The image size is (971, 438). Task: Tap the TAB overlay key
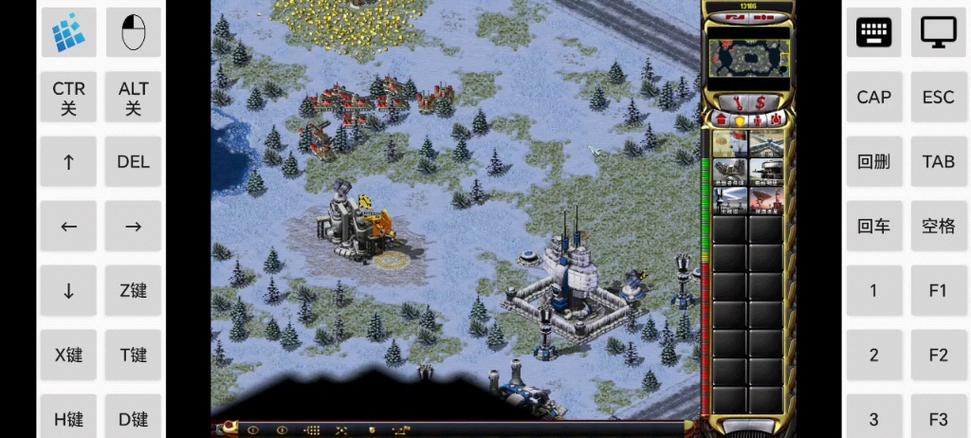coord(938,162)
